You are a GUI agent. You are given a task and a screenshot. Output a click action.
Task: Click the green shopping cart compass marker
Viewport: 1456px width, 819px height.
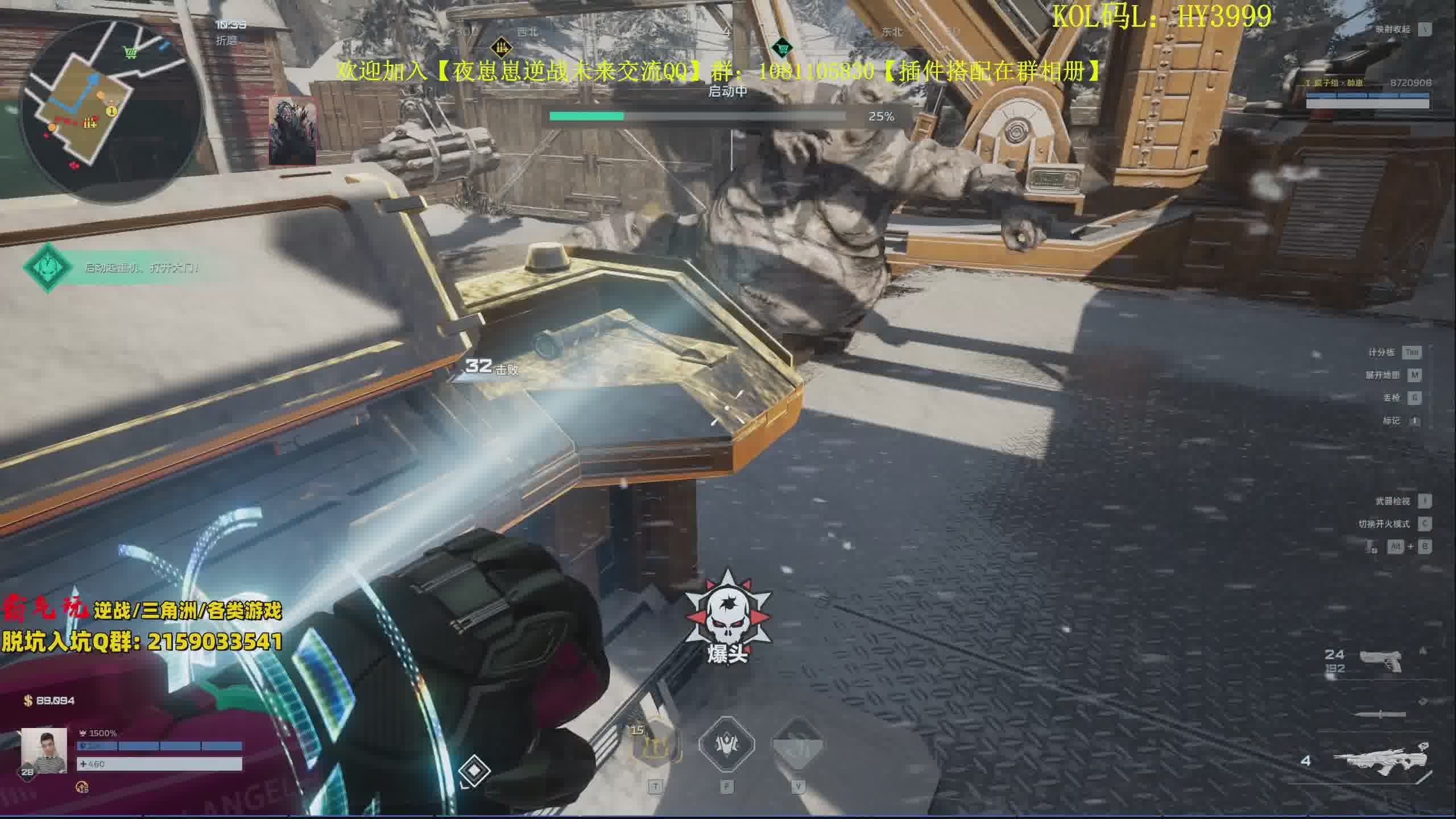(783, 47)
